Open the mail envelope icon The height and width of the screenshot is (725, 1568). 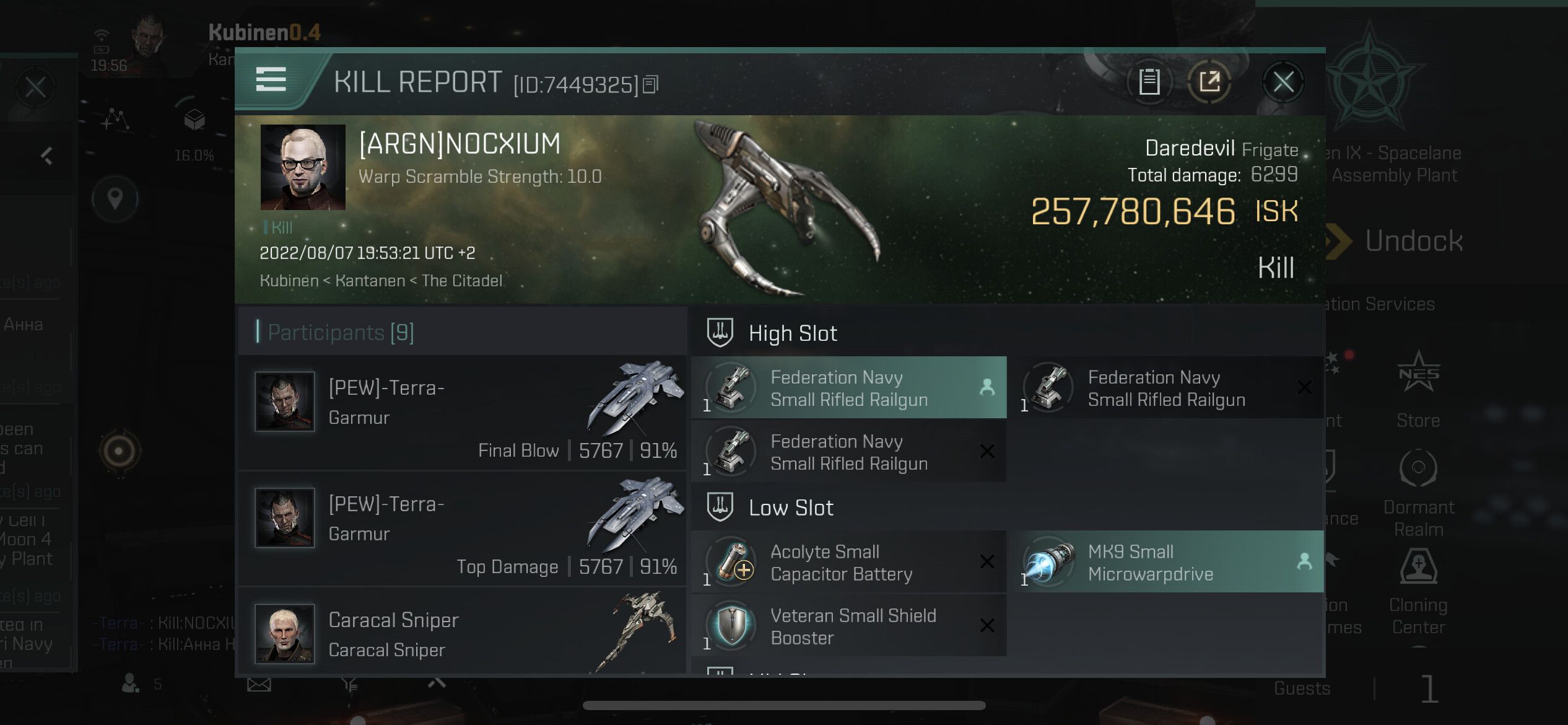pos(259,685)
